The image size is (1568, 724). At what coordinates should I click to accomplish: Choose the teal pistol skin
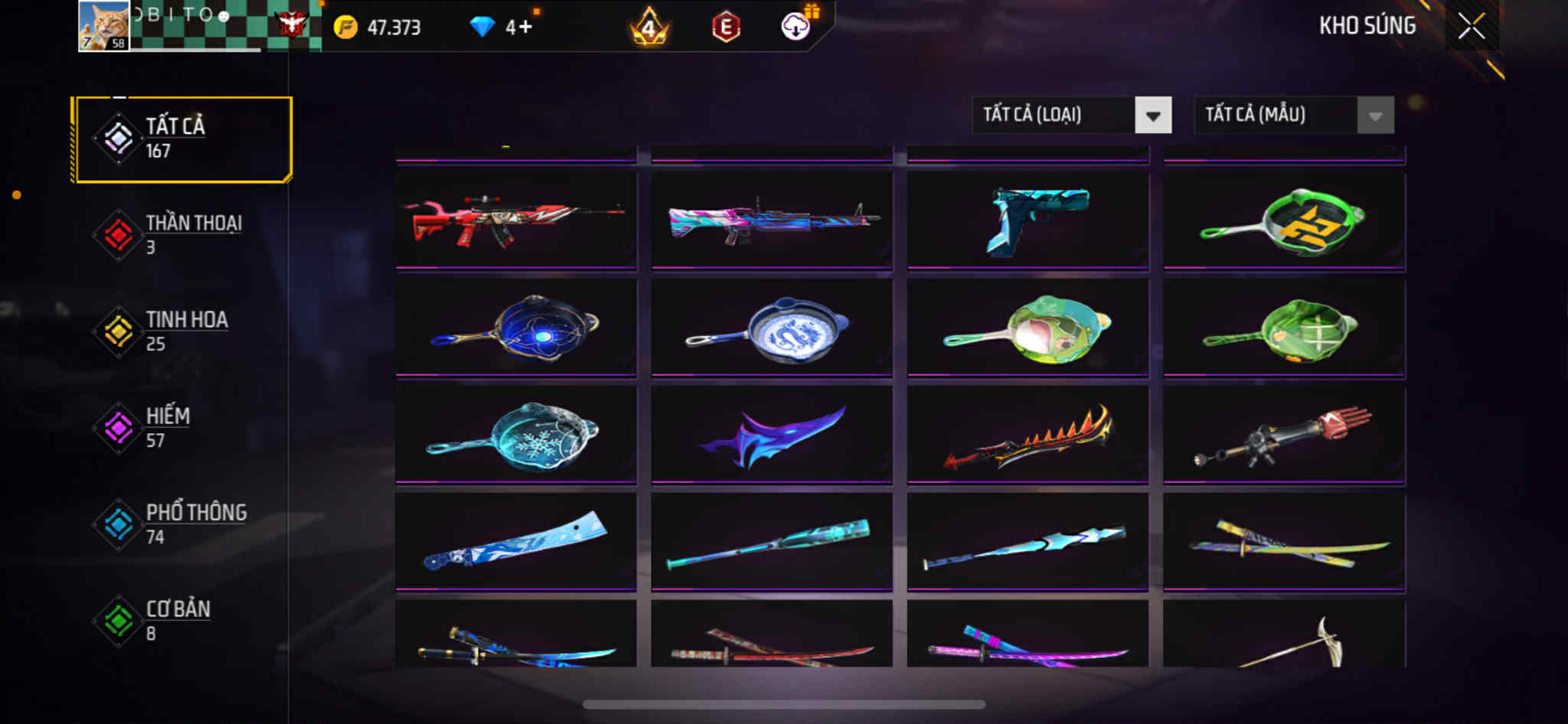click(x=1027, y=220)
